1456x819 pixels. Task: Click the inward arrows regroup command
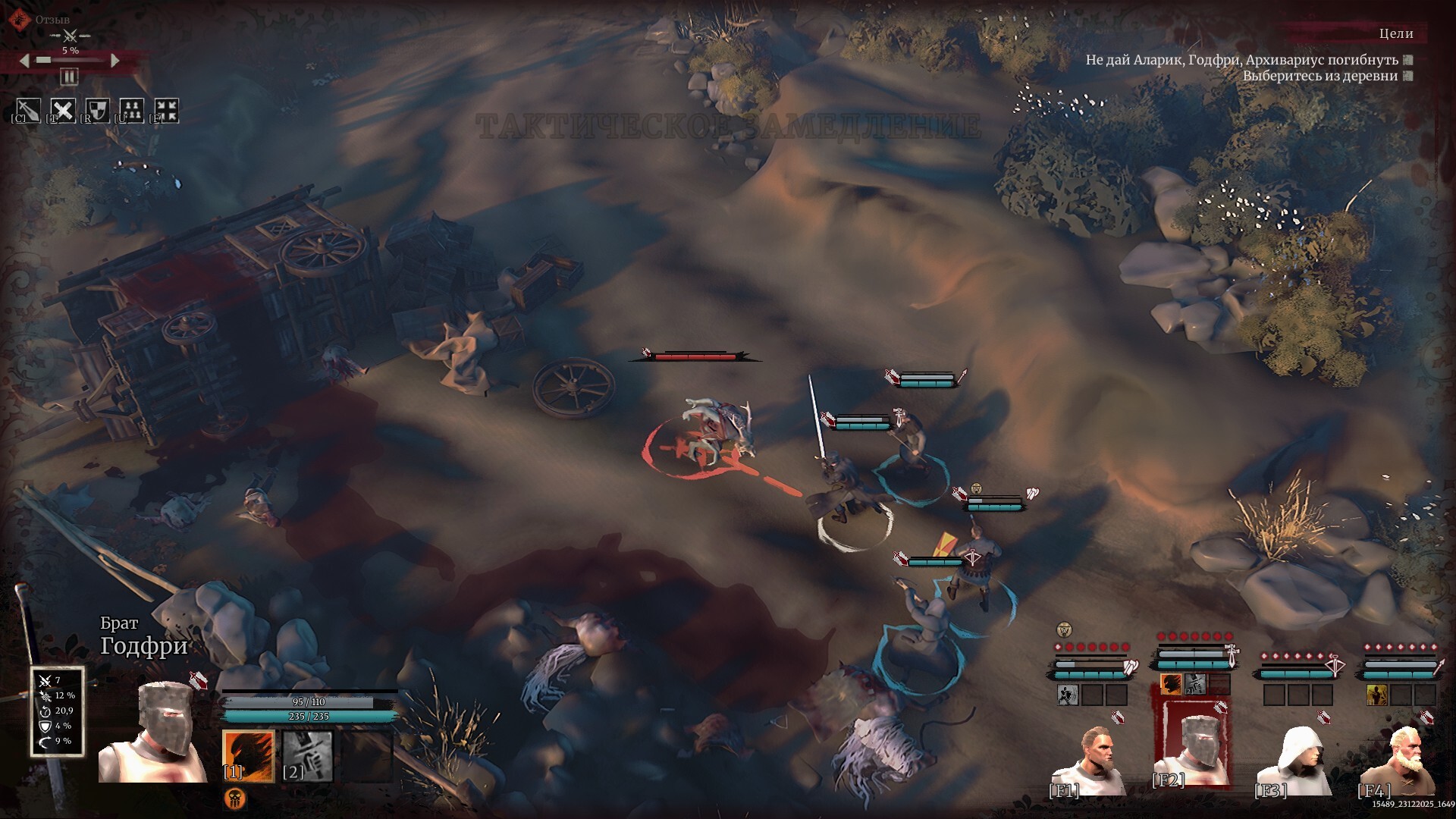pos(166,111)
